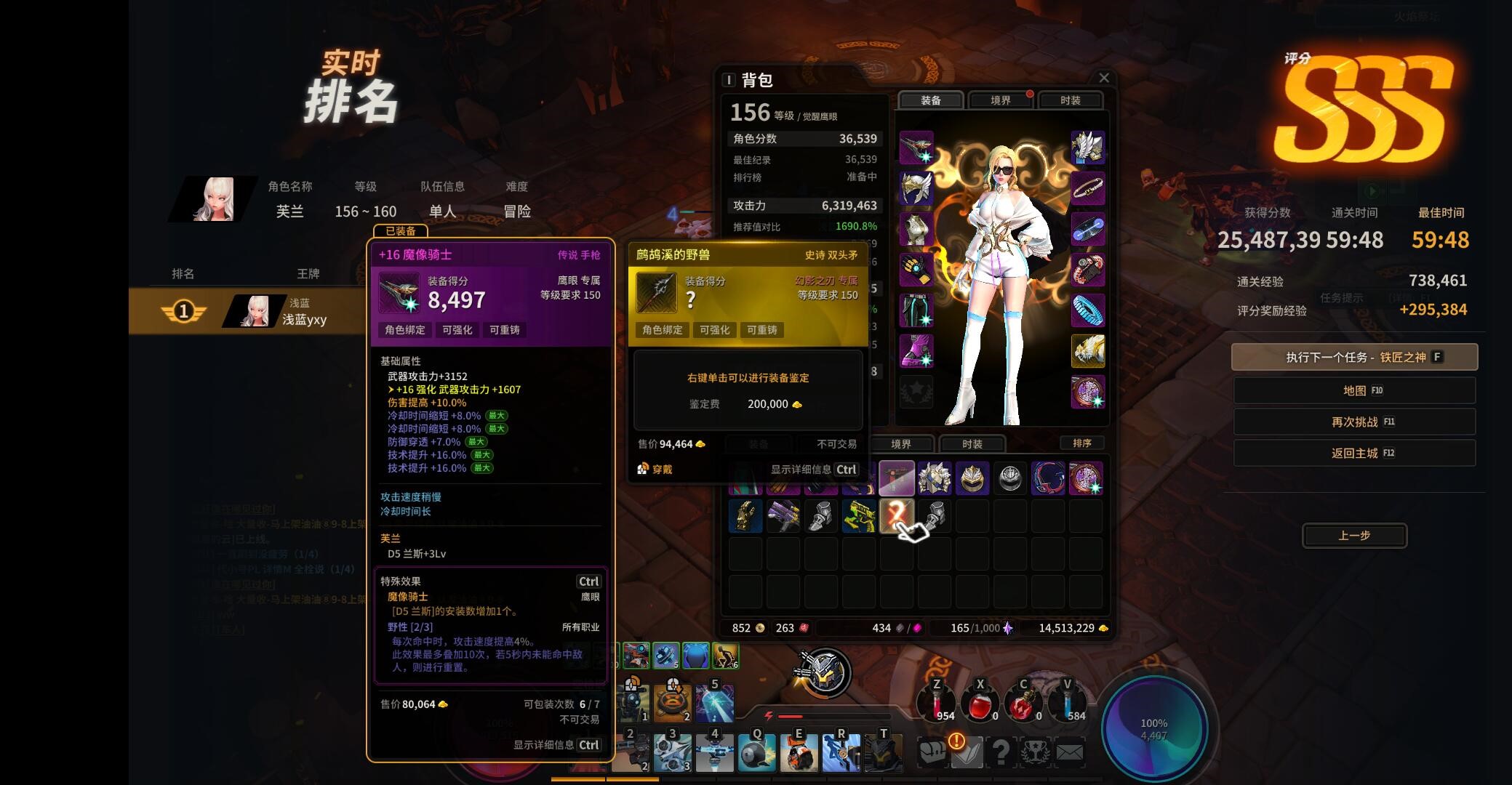Select the unidentified item with red question mark
The image size is (1512, 785).
(896, 517)
